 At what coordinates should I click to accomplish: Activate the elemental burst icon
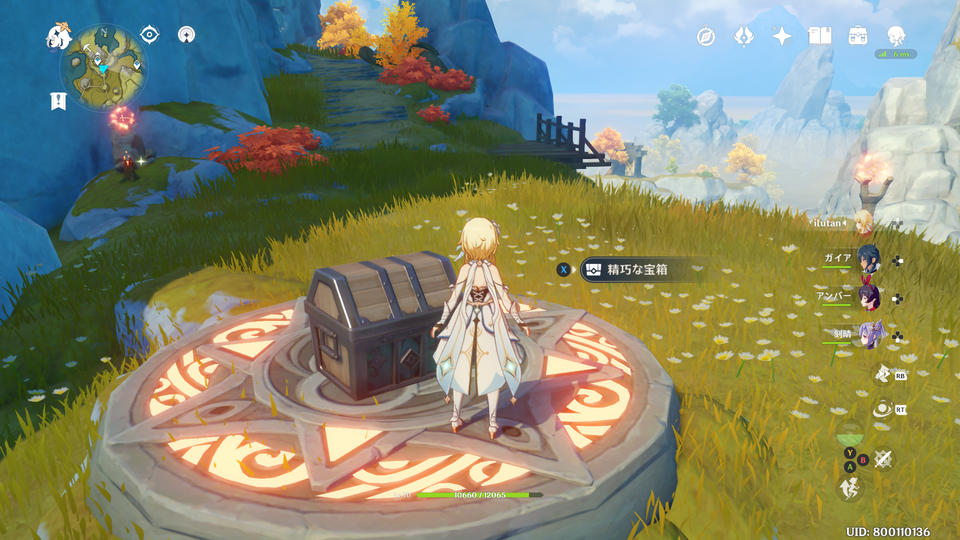(882, 408)
